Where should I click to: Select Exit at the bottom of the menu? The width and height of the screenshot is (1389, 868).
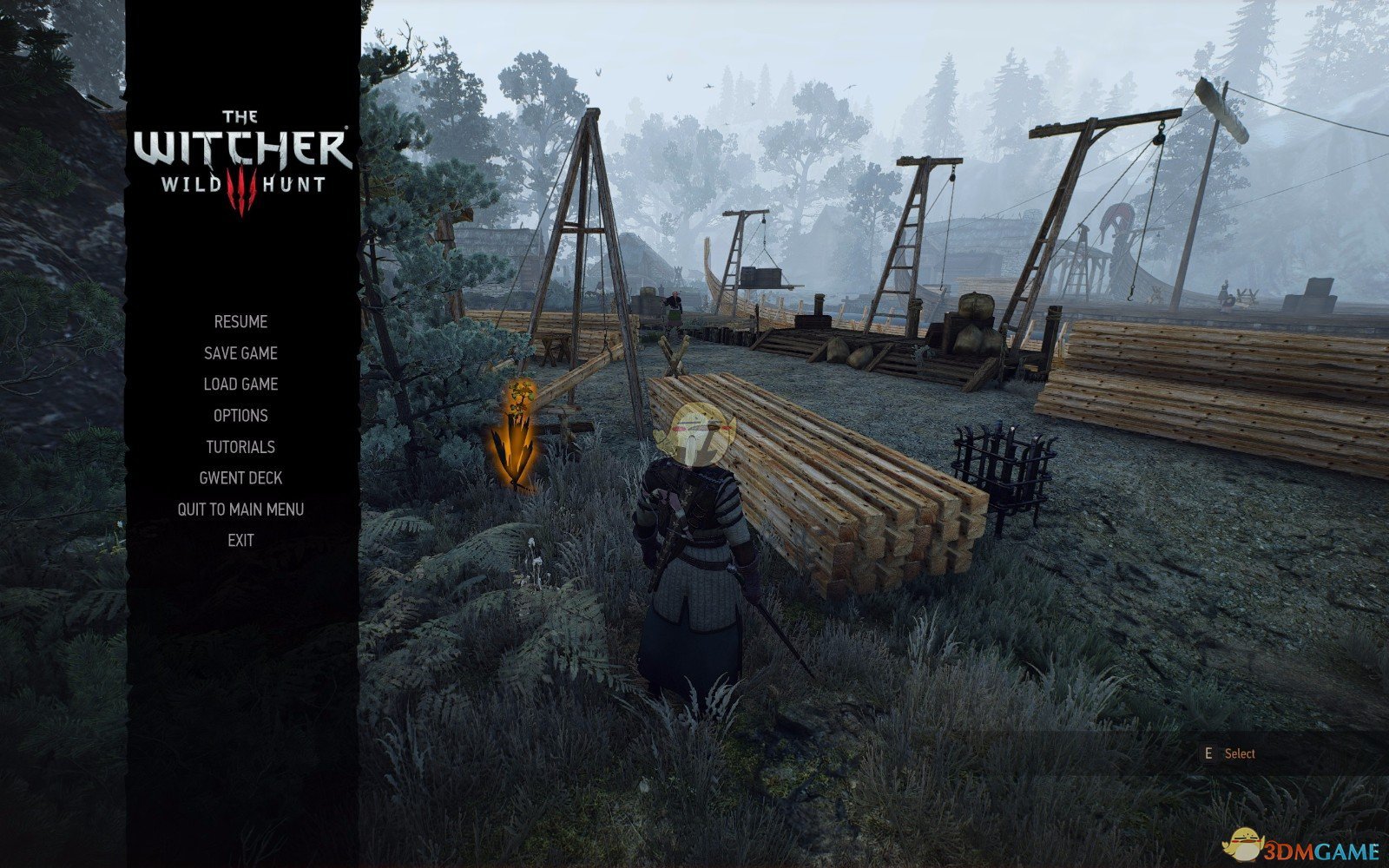point(240,540)
